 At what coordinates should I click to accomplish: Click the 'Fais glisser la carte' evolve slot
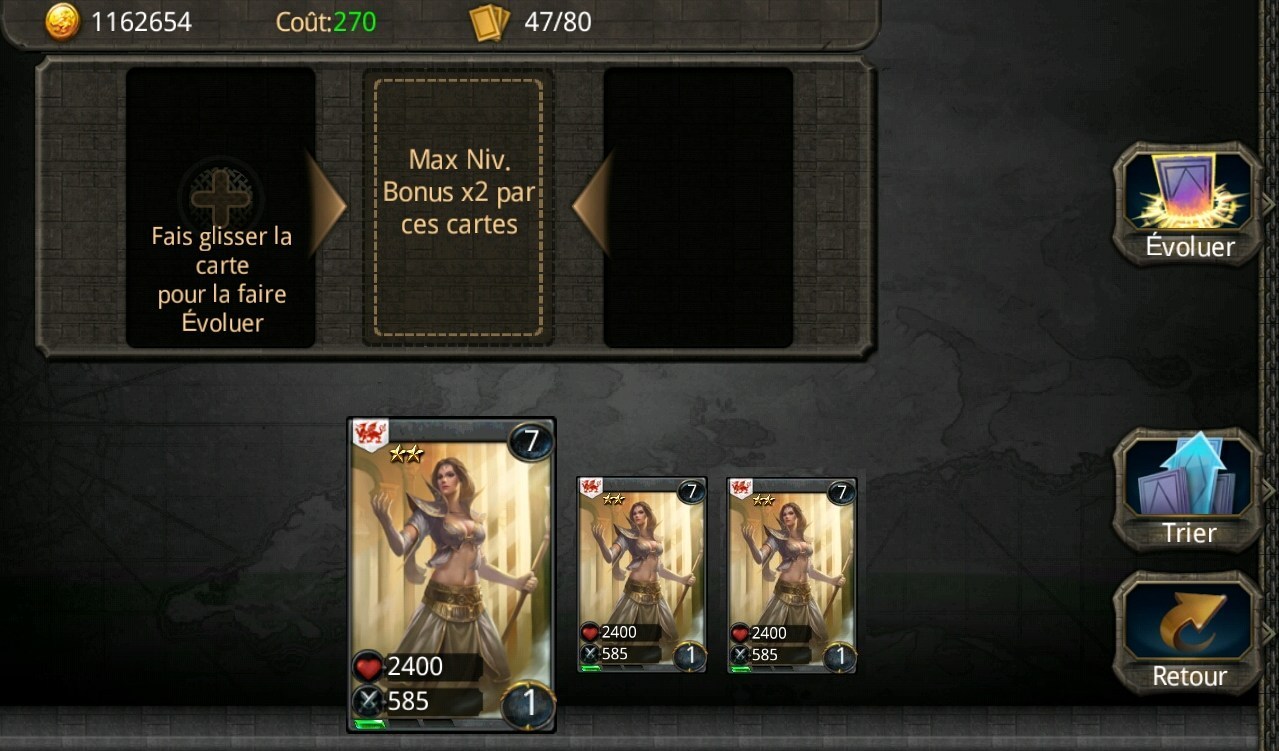(x=221, y=208)
